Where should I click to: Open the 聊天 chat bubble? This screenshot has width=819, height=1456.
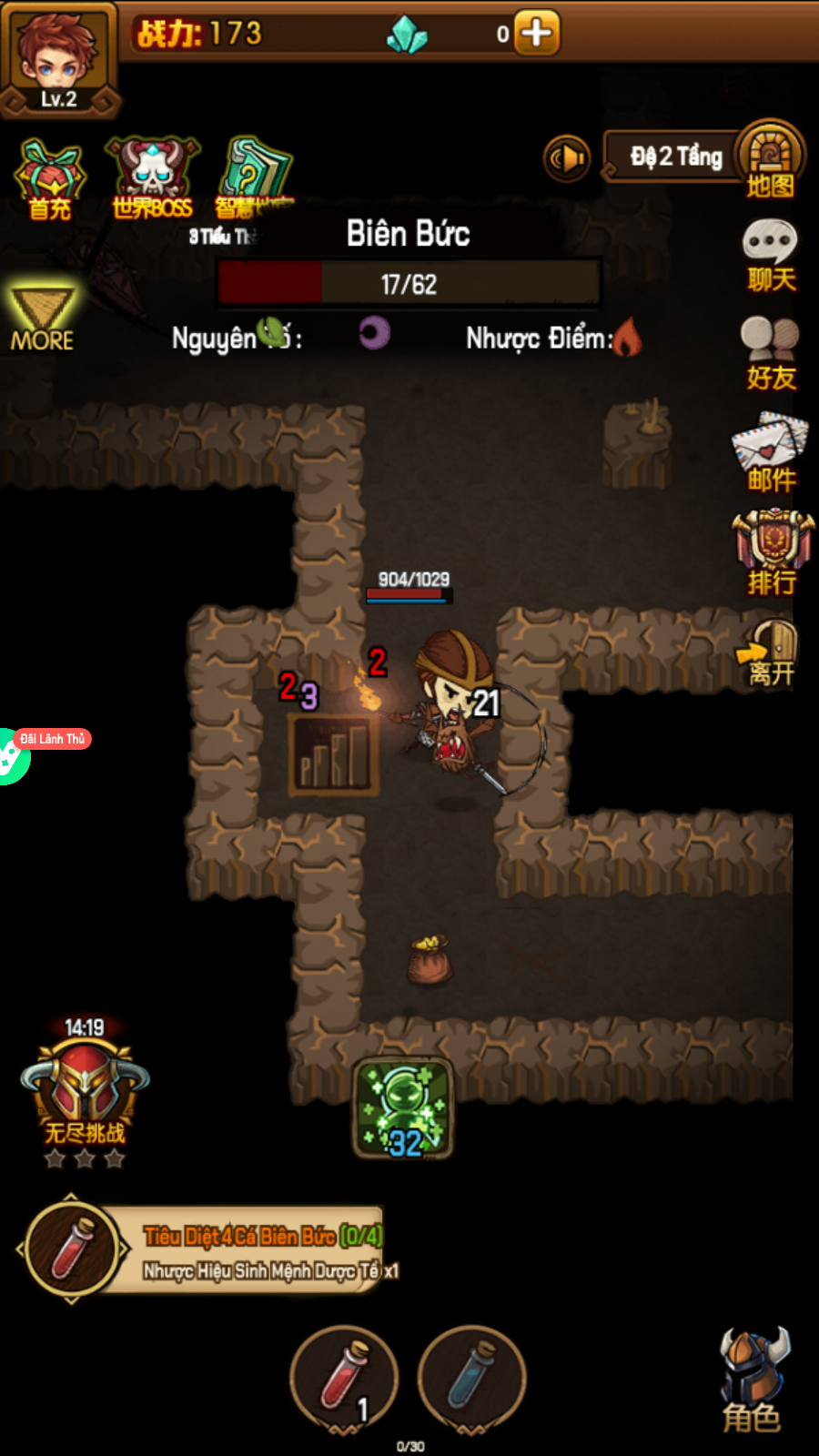770,256
